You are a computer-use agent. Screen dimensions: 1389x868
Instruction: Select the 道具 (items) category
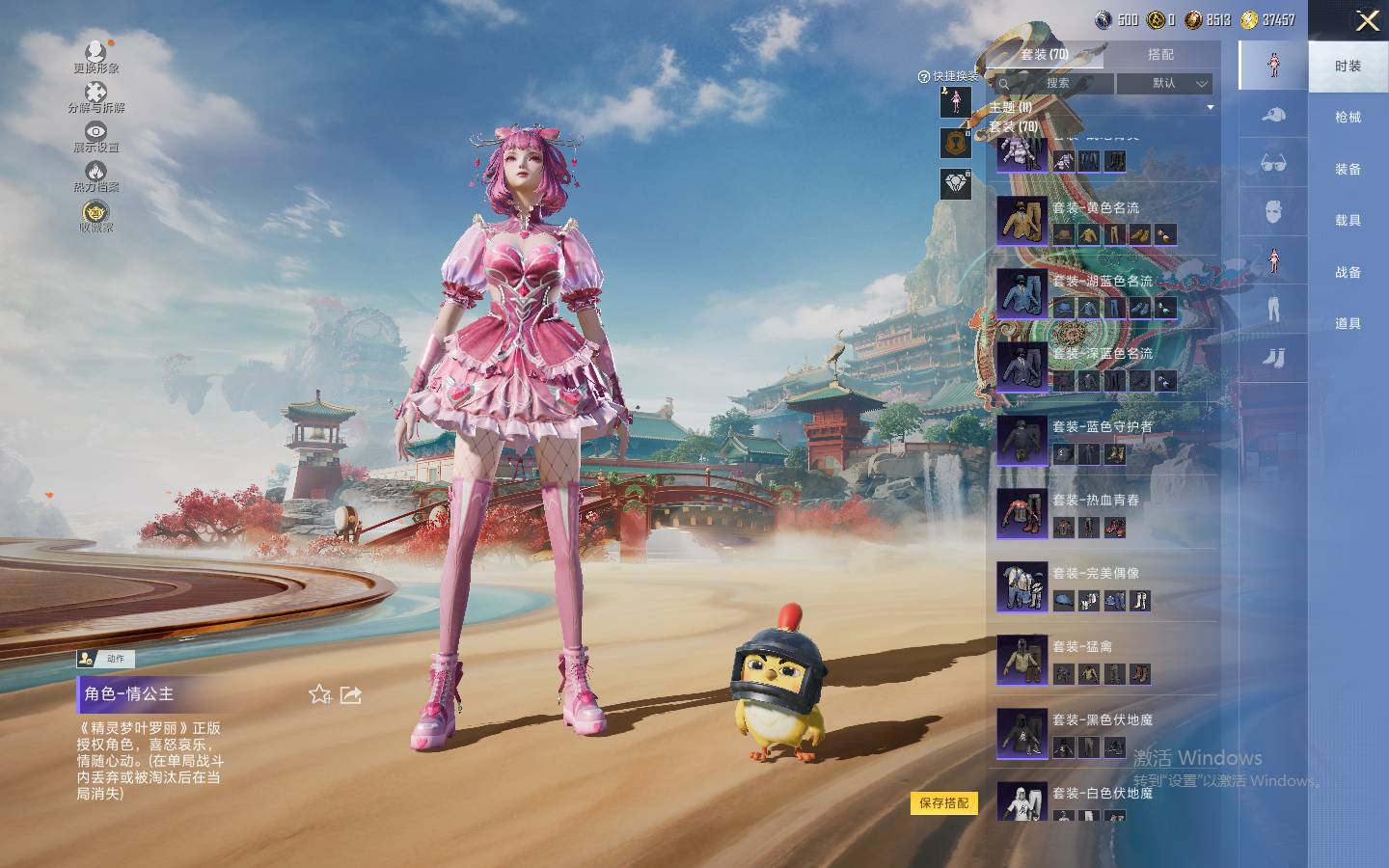pyautogui.click(x=1348, y=324)
